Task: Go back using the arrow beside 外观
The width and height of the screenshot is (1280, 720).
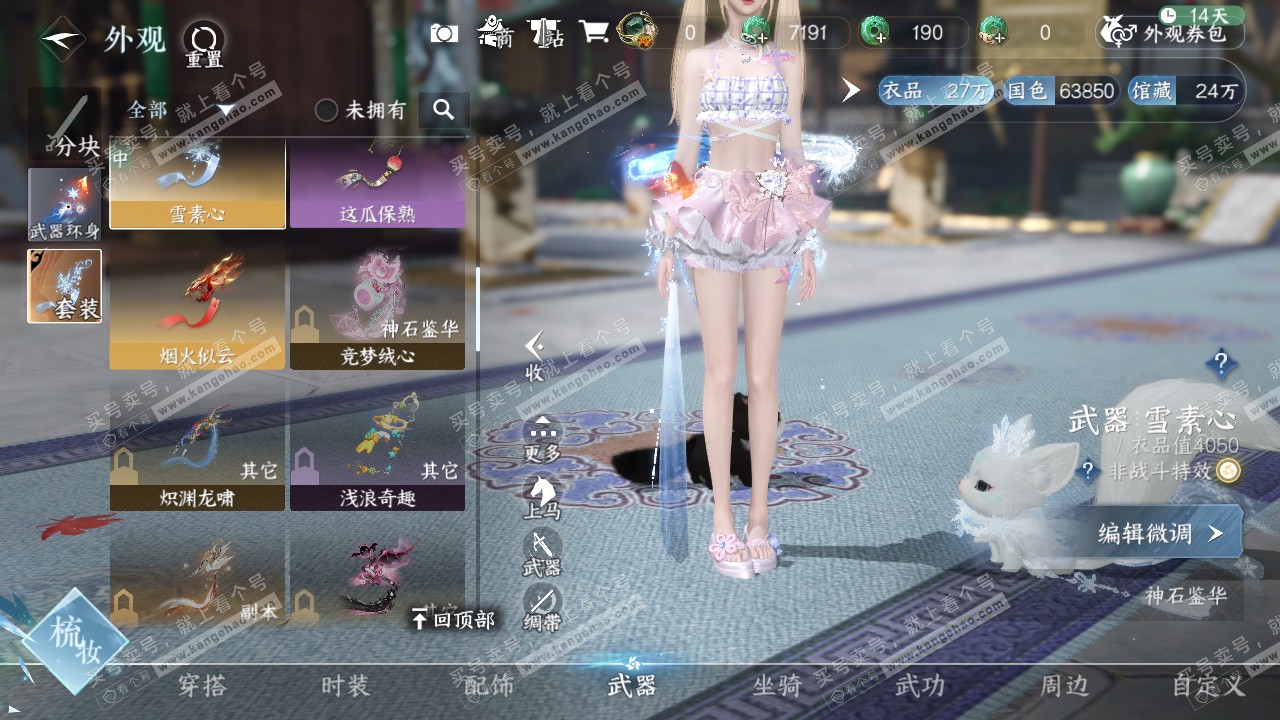Action: pos(62,40)
